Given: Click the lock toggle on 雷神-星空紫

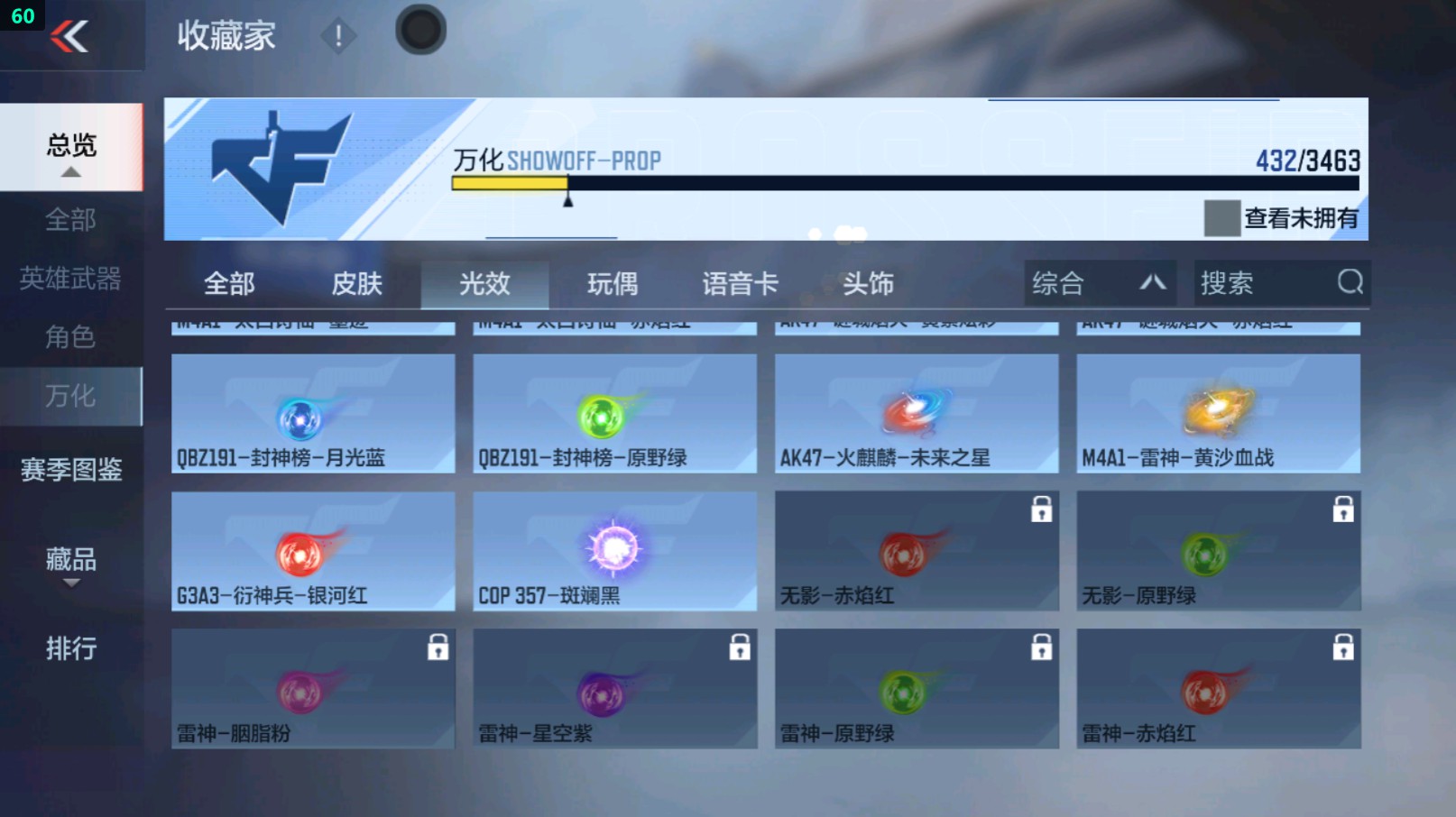Looking at the screenshot, I should tap(740, 648).
